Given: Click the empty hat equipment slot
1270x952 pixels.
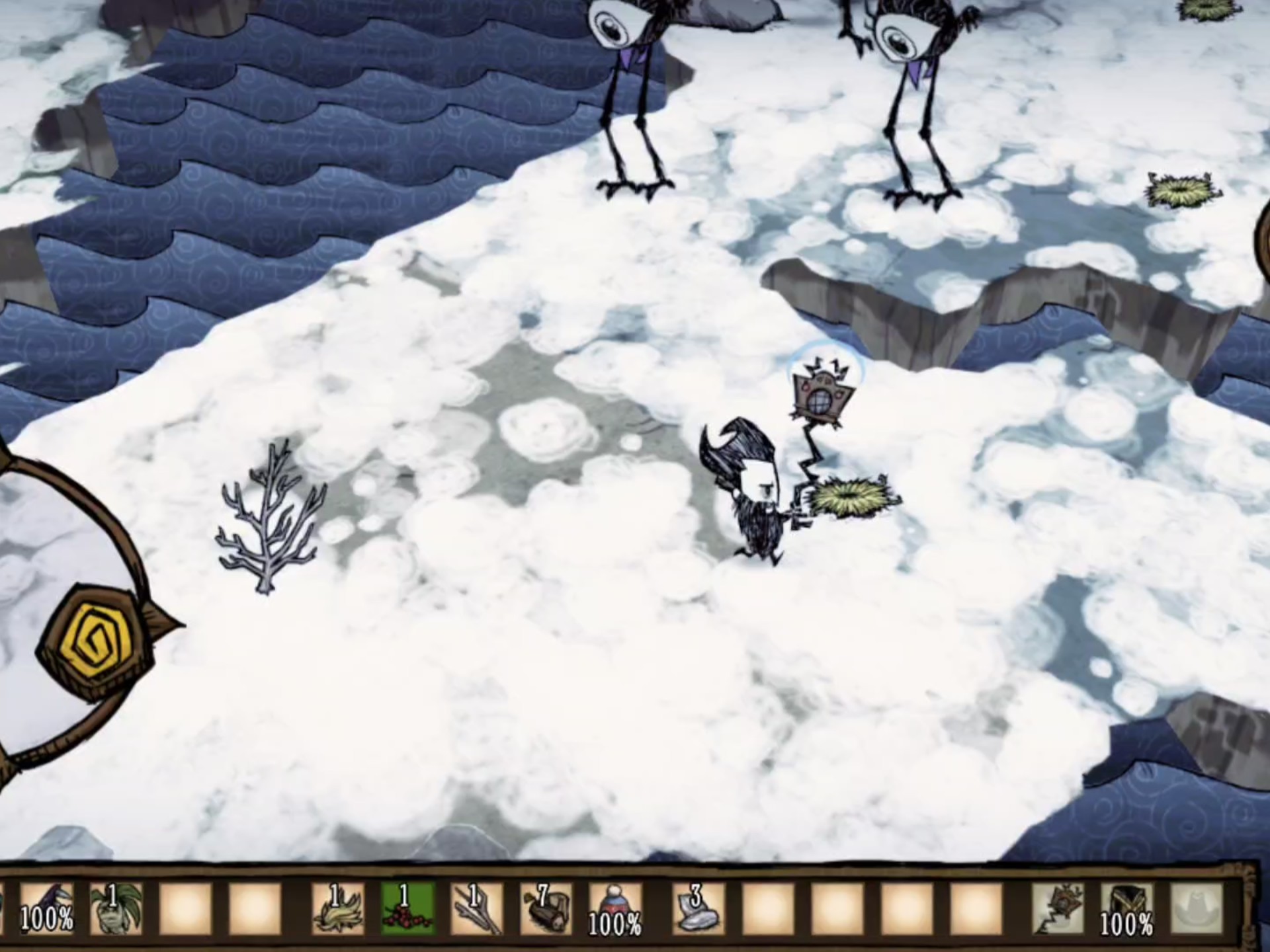Looking at the screenshot, I should coord(1196,908).
